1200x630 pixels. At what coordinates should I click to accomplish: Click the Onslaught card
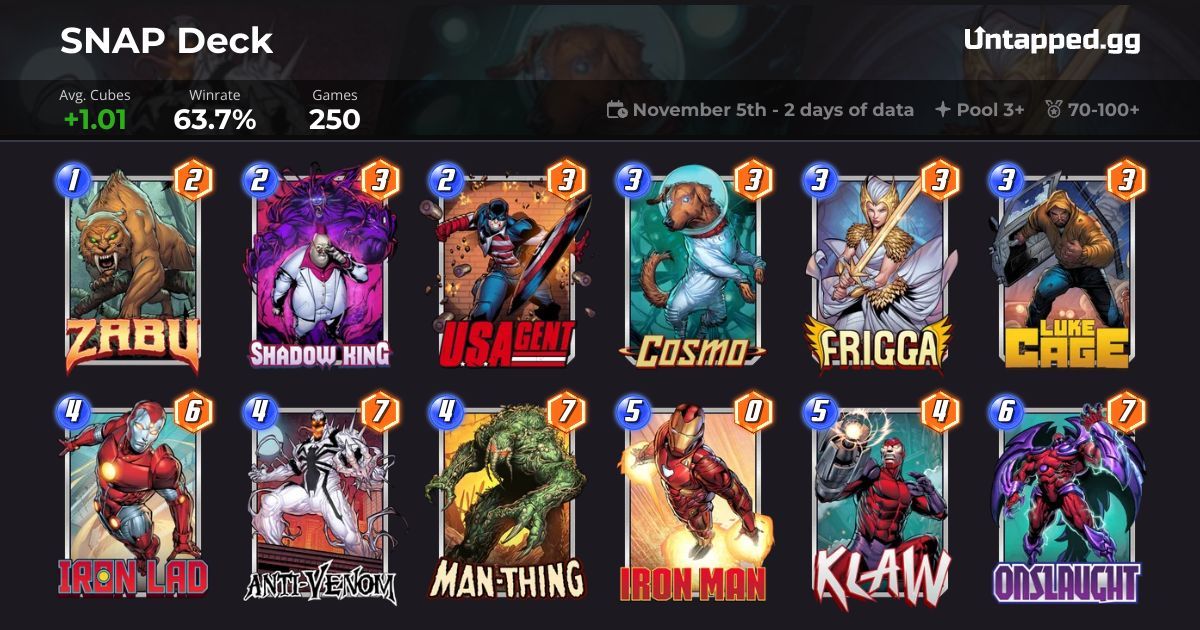1066,500
